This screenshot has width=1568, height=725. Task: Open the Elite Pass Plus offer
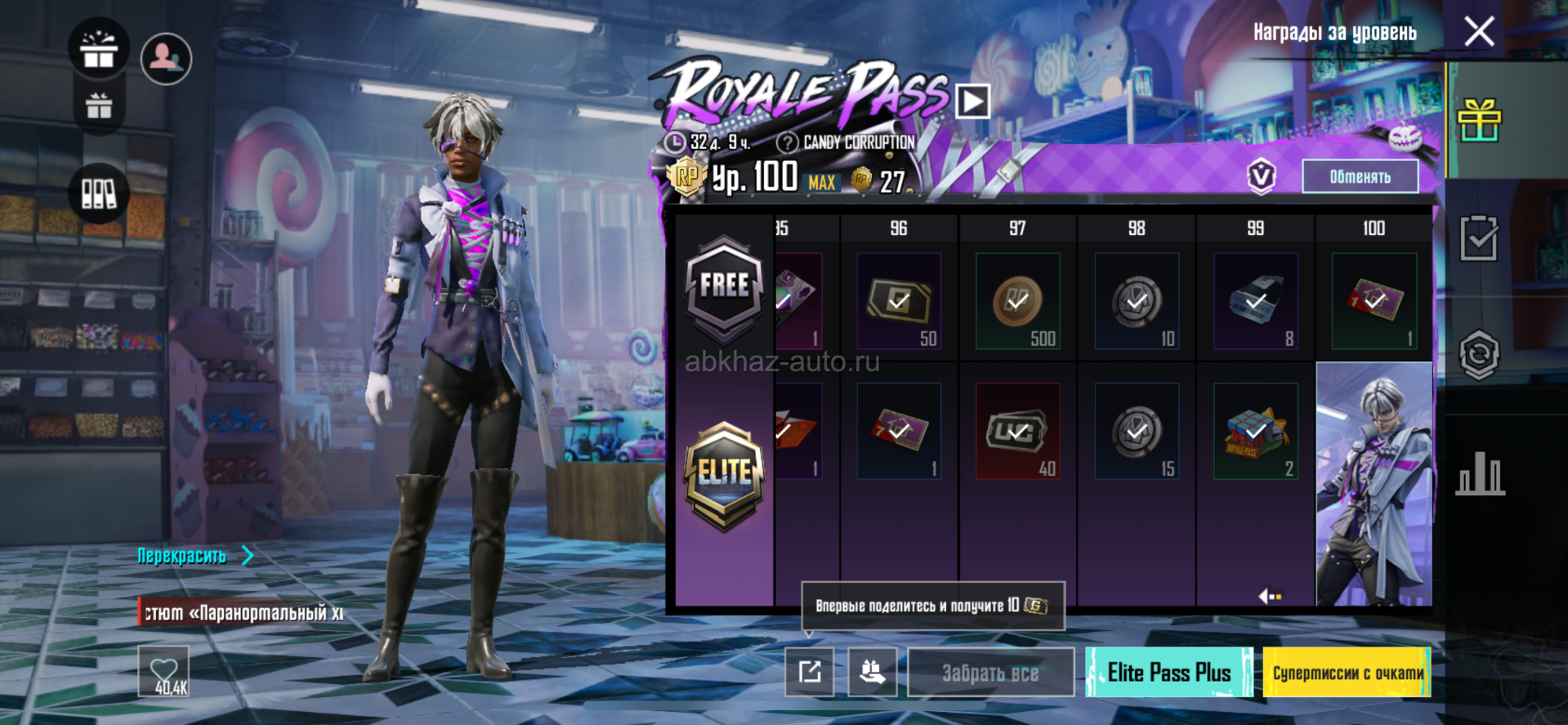[x=1168, y=673]
